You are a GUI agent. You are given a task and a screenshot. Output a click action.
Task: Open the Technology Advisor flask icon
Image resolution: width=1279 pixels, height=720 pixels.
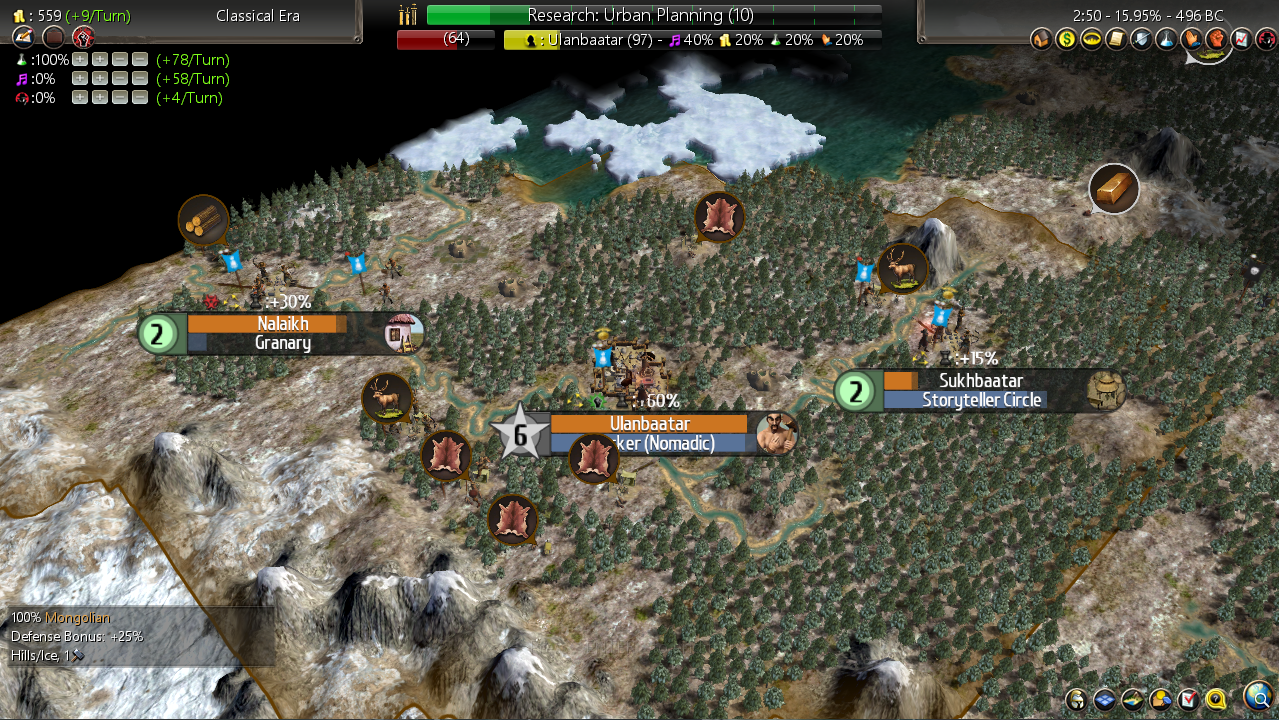point(1165,39)
